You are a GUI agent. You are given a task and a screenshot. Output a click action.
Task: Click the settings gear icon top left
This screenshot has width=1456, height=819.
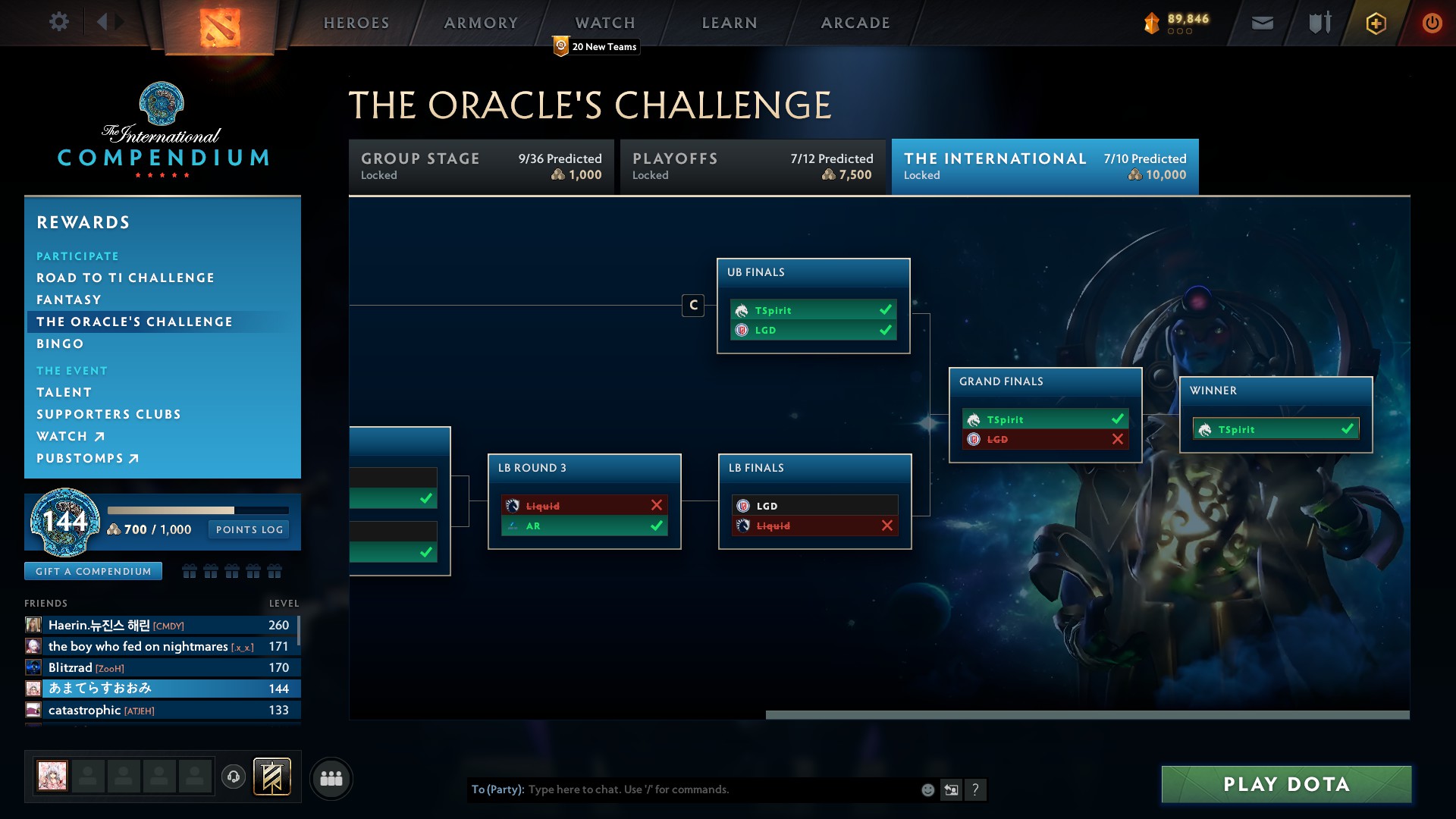pyautogui.click(x=59, y=22)
